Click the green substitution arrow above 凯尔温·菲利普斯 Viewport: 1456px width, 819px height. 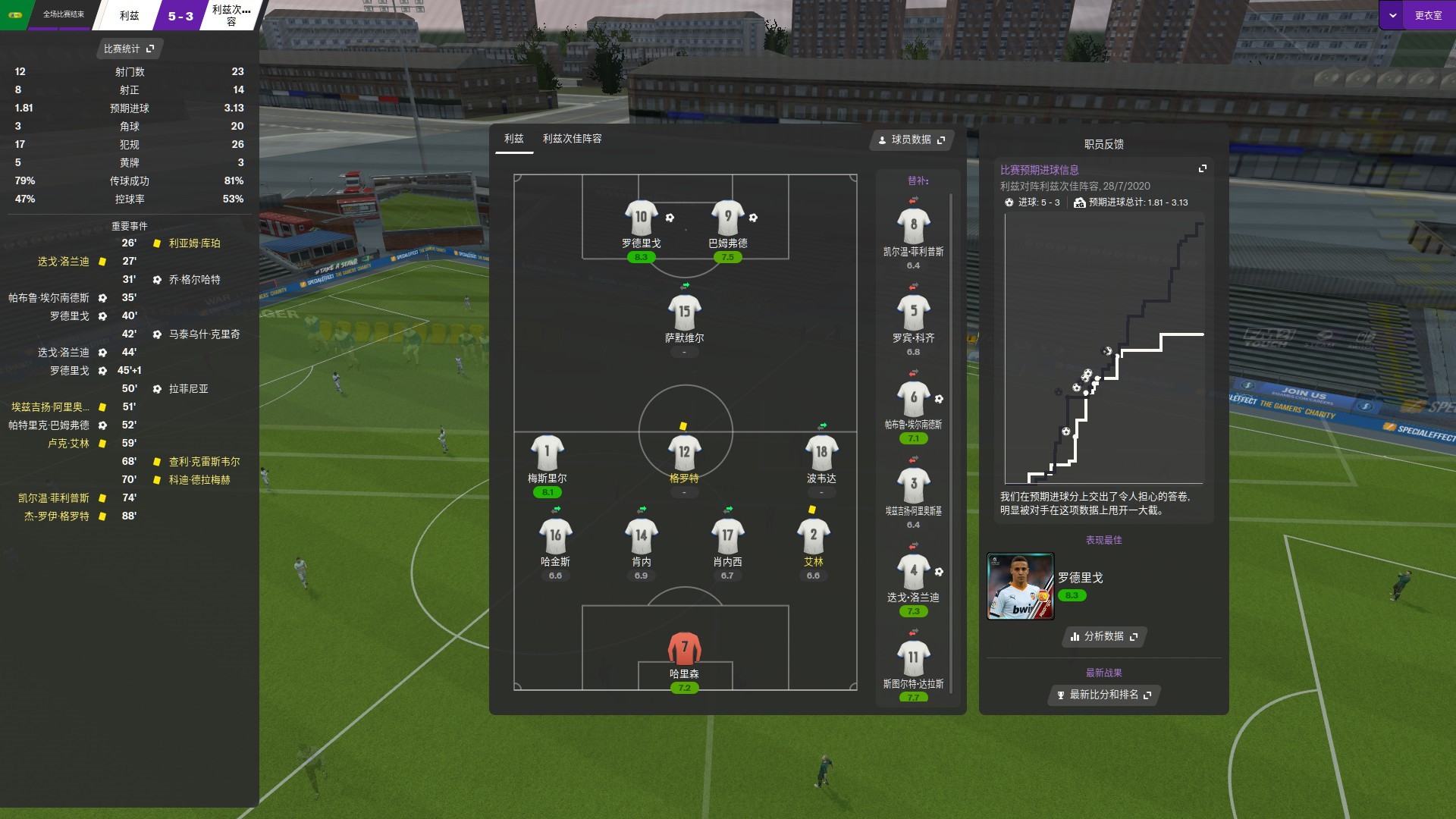pos(913,199)
